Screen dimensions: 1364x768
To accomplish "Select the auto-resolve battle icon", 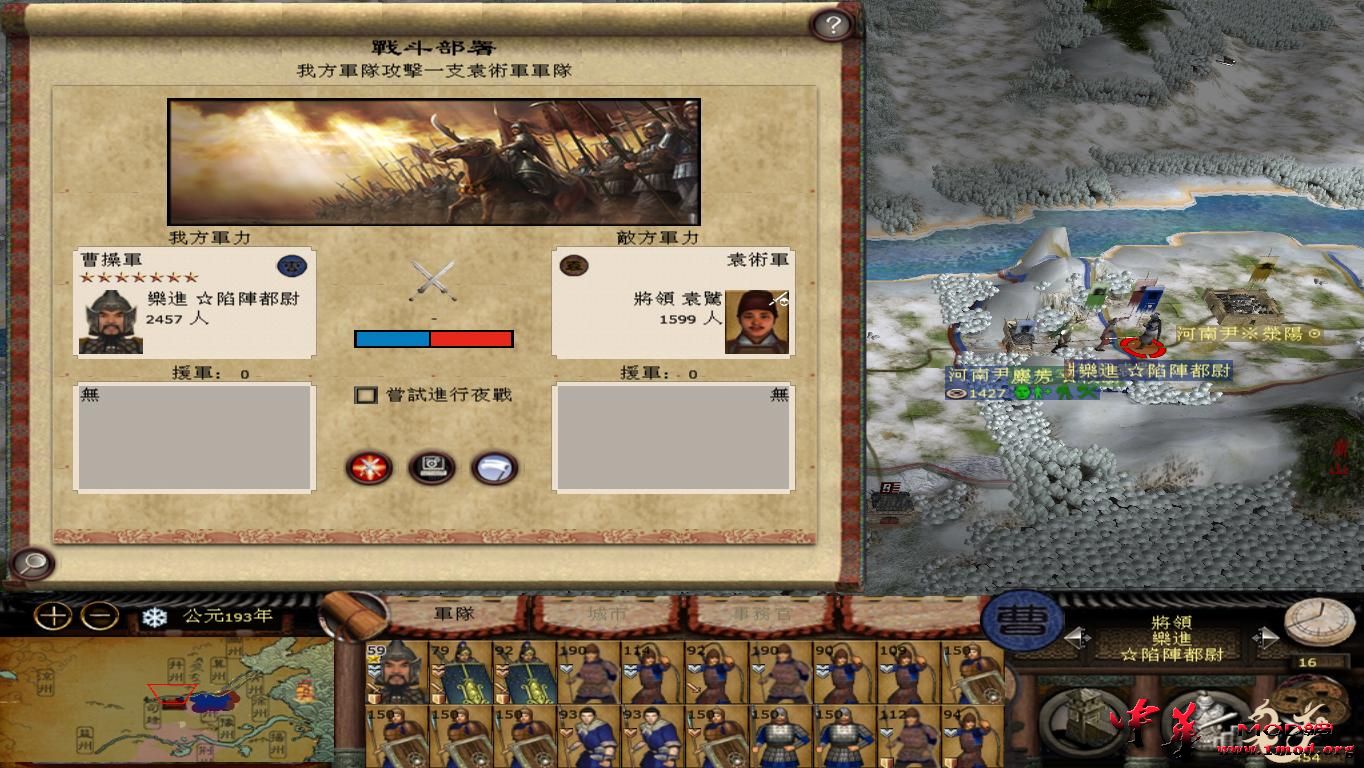I will click(x=430, y=468).
